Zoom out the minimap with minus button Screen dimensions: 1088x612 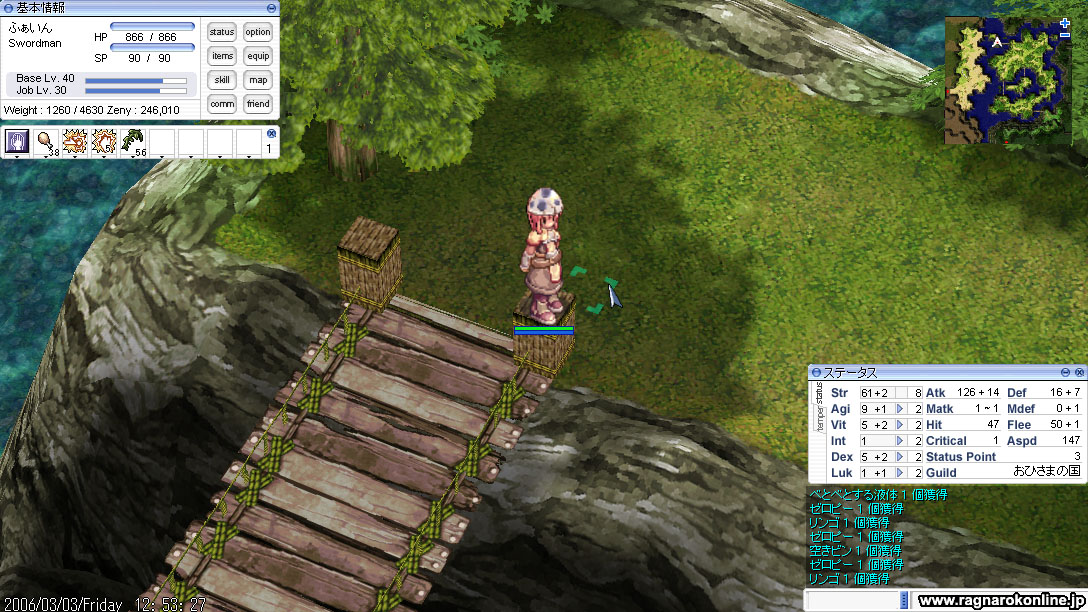1064,34
